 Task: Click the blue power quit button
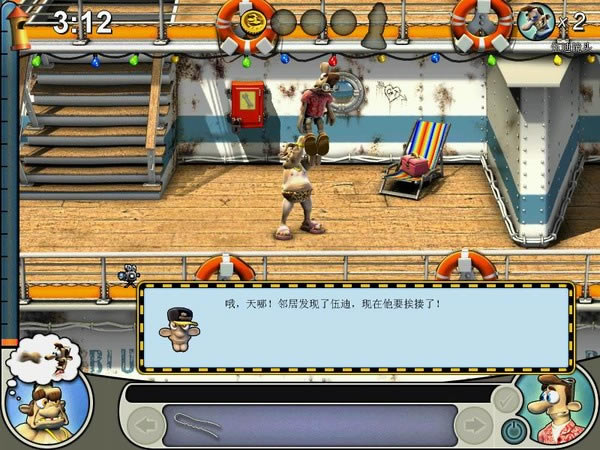coord(514,430)
